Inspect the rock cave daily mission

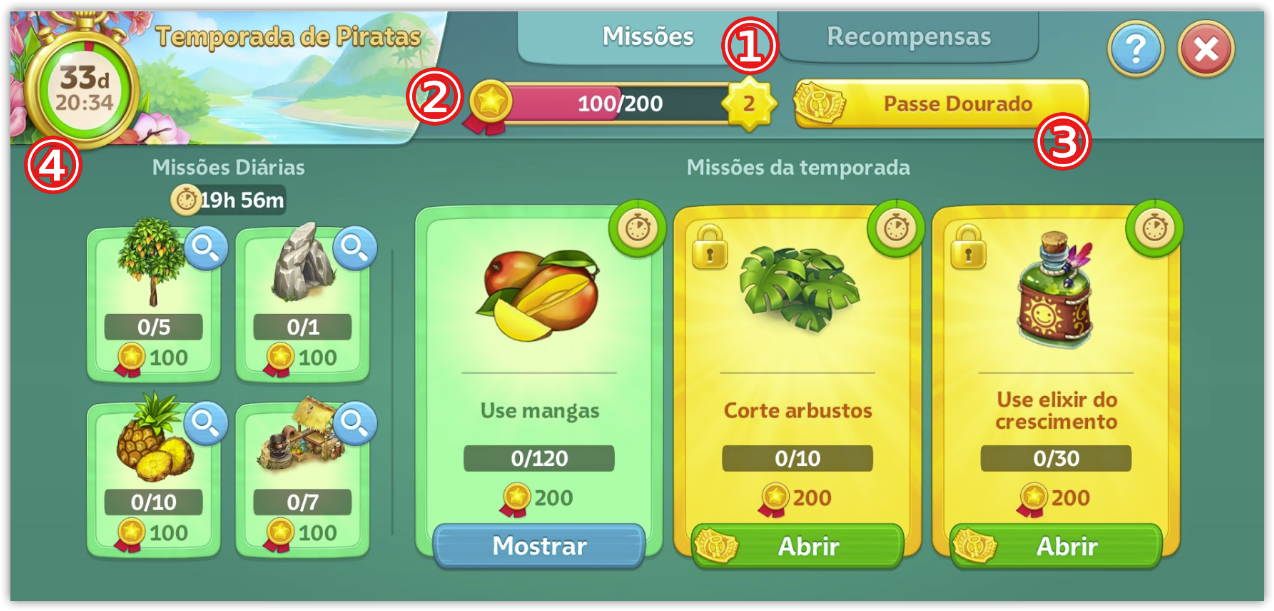pyautogui.click(x=354, y=250)
